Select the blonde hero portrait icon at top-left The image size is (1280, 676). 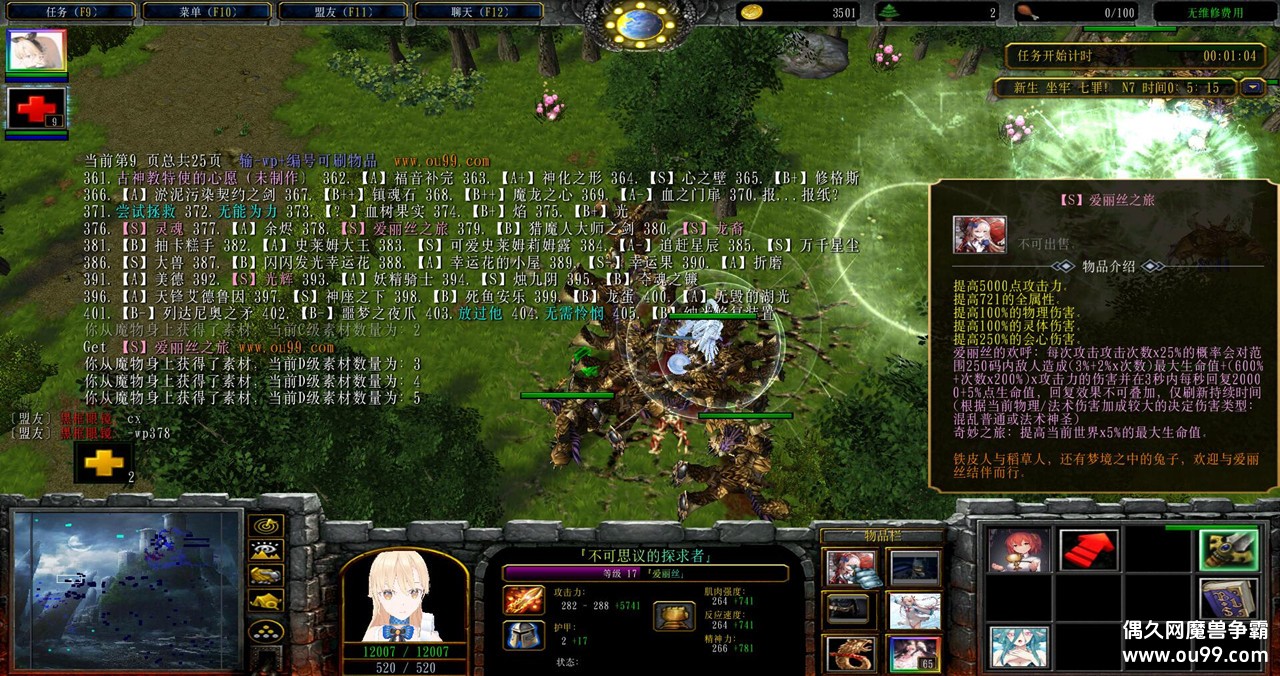[36, 50]
